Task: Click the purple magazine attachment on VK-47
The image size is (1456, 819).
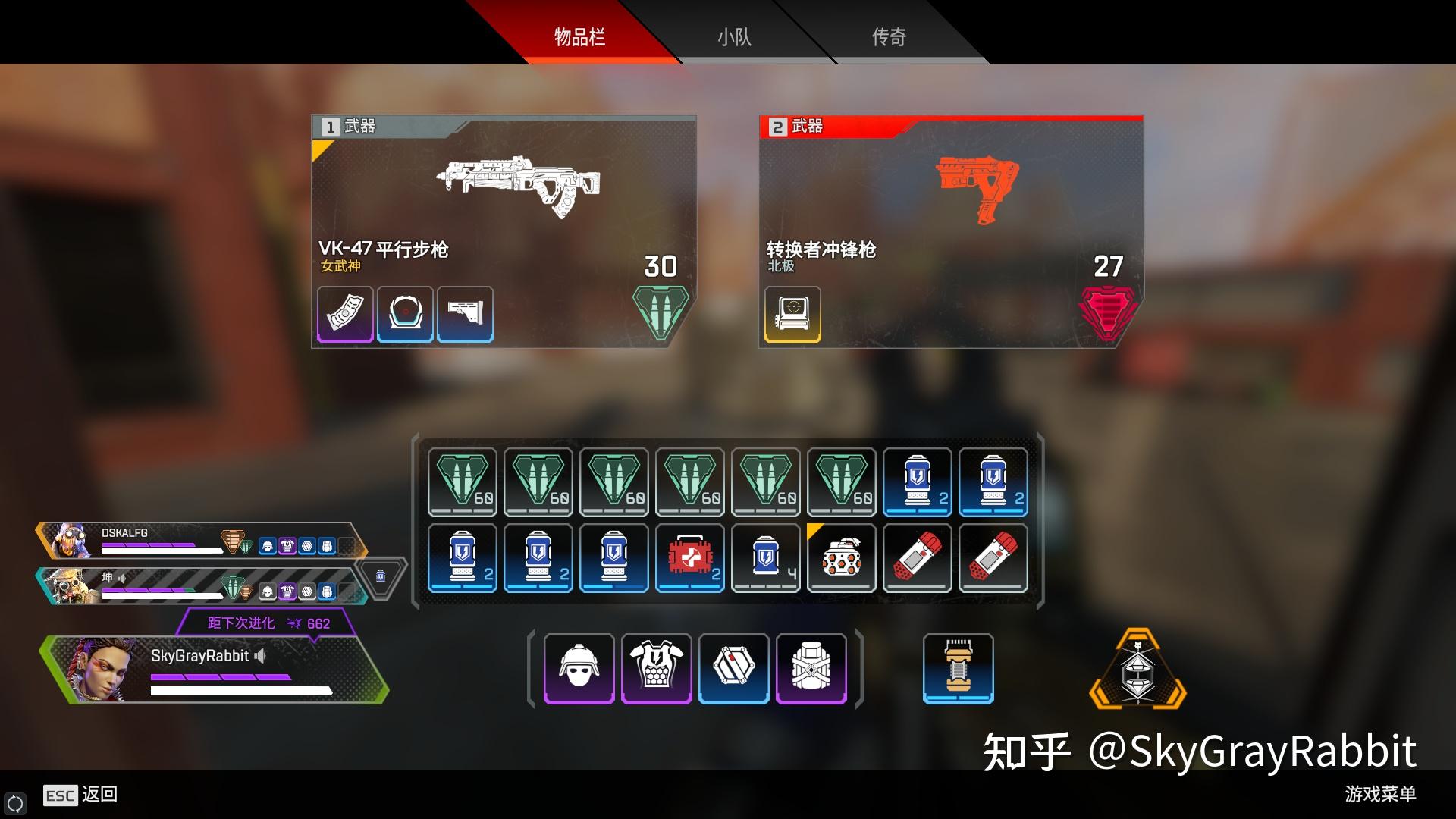Action: click(345, 314)
